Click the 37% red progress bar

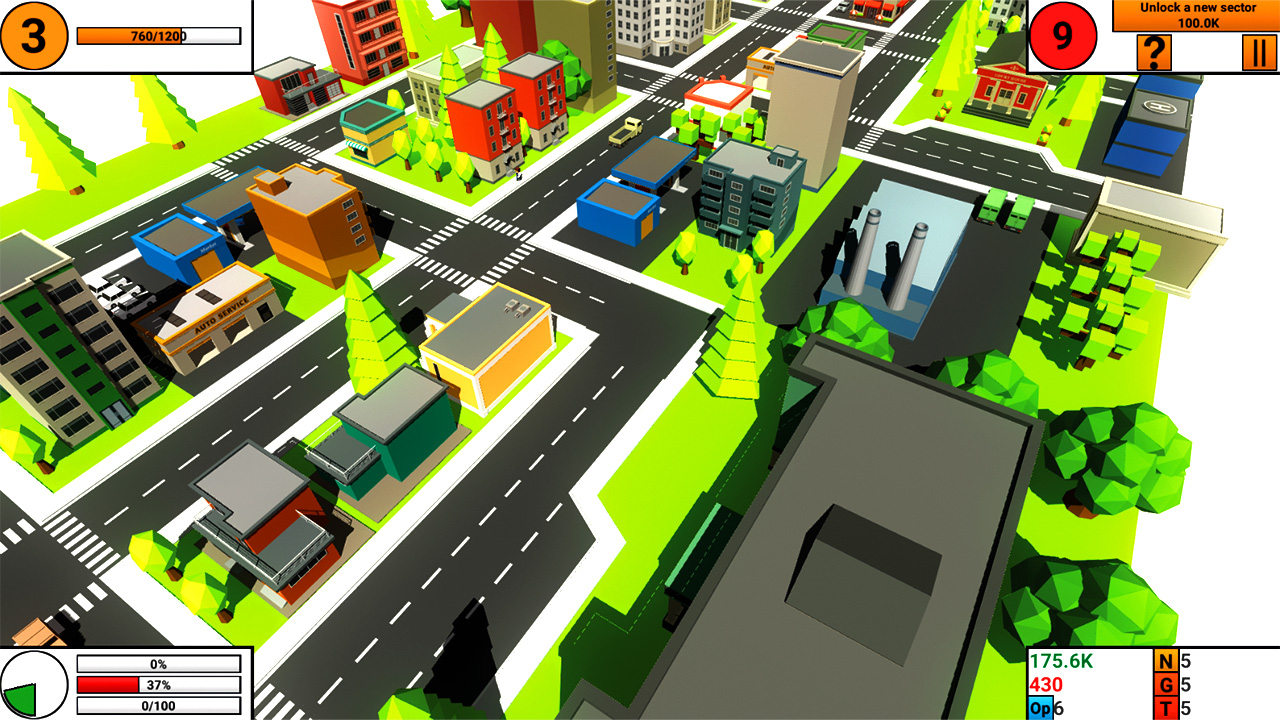point(157,686)
